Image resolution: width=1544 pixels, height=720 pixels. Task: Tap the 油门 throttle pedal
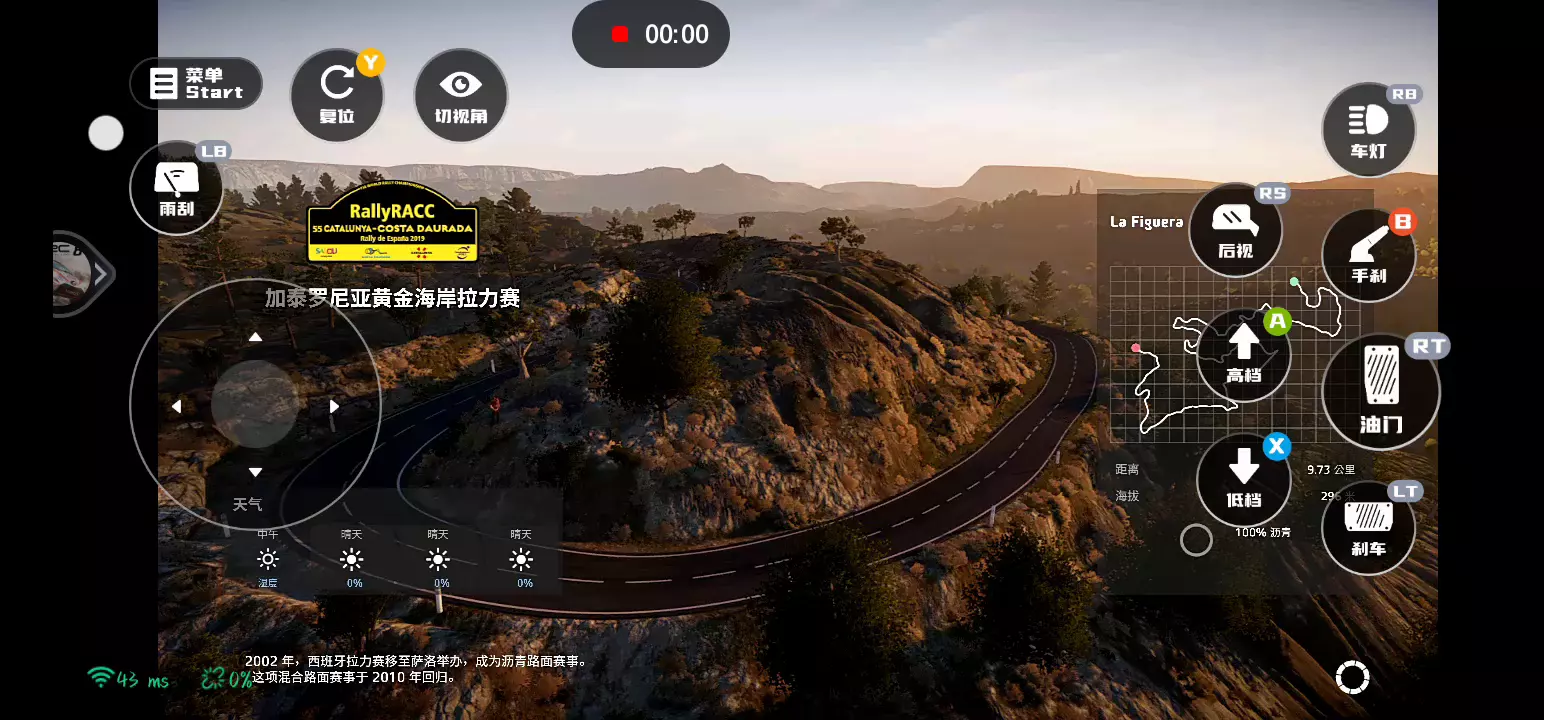pos(1381,391)
